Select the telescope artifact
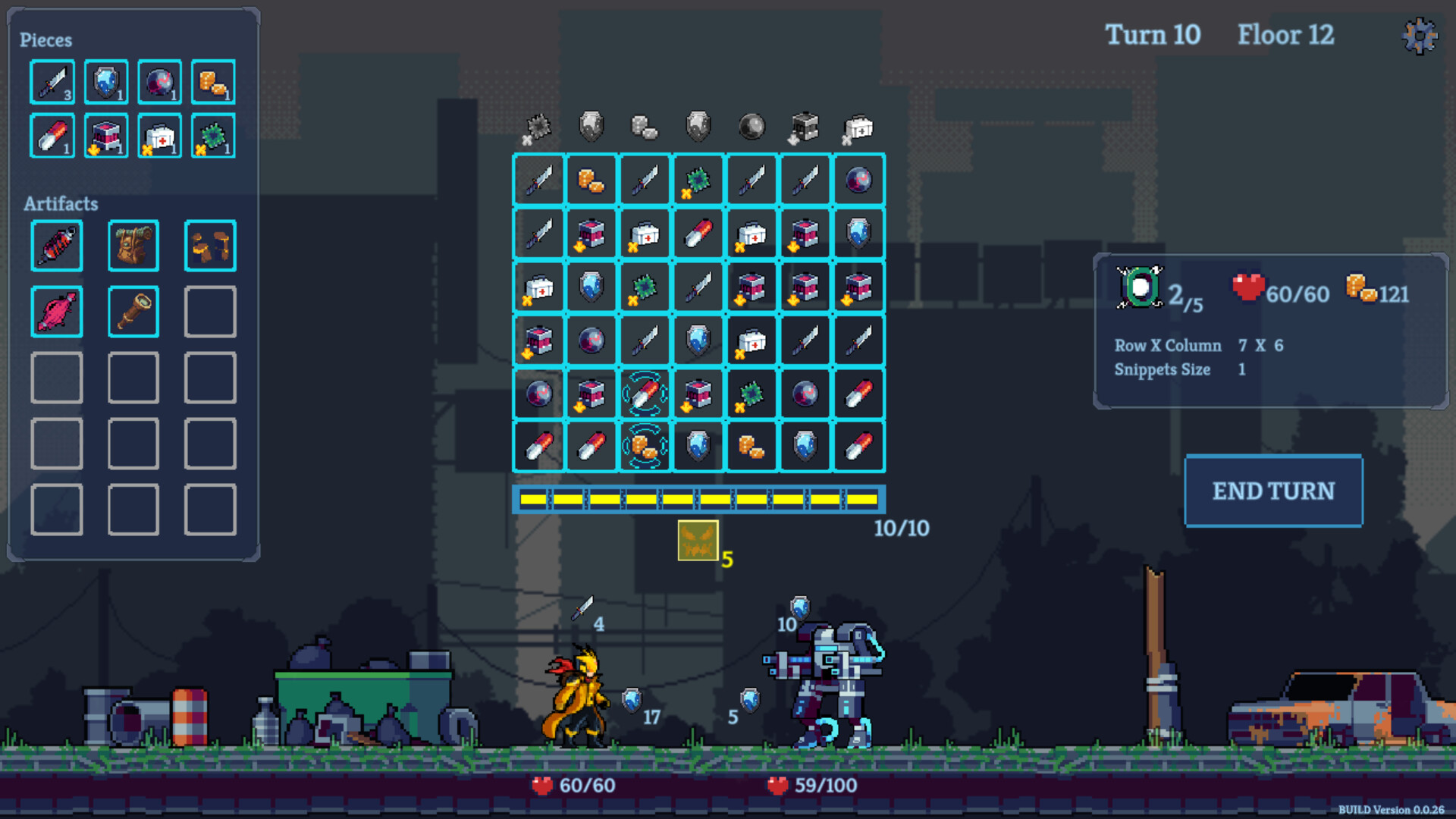This screenshot has width=1456, height=819. coord(133,311)
